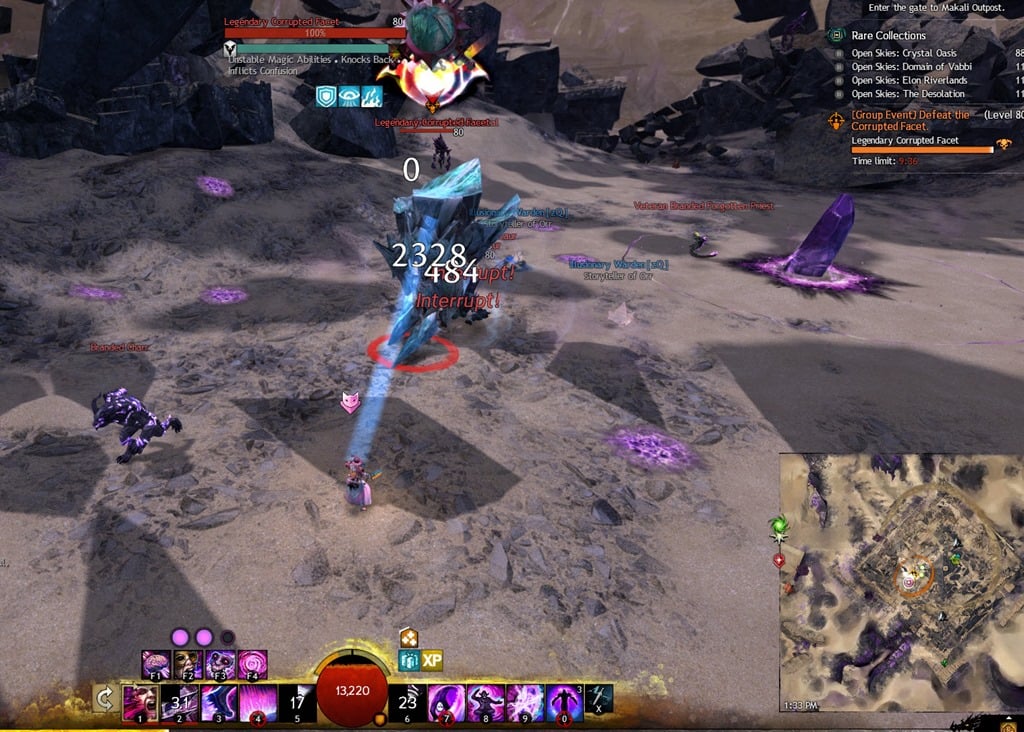Click the yellow XP boost icon
This screenshot has width=1024, height=732.
(432, 661)
